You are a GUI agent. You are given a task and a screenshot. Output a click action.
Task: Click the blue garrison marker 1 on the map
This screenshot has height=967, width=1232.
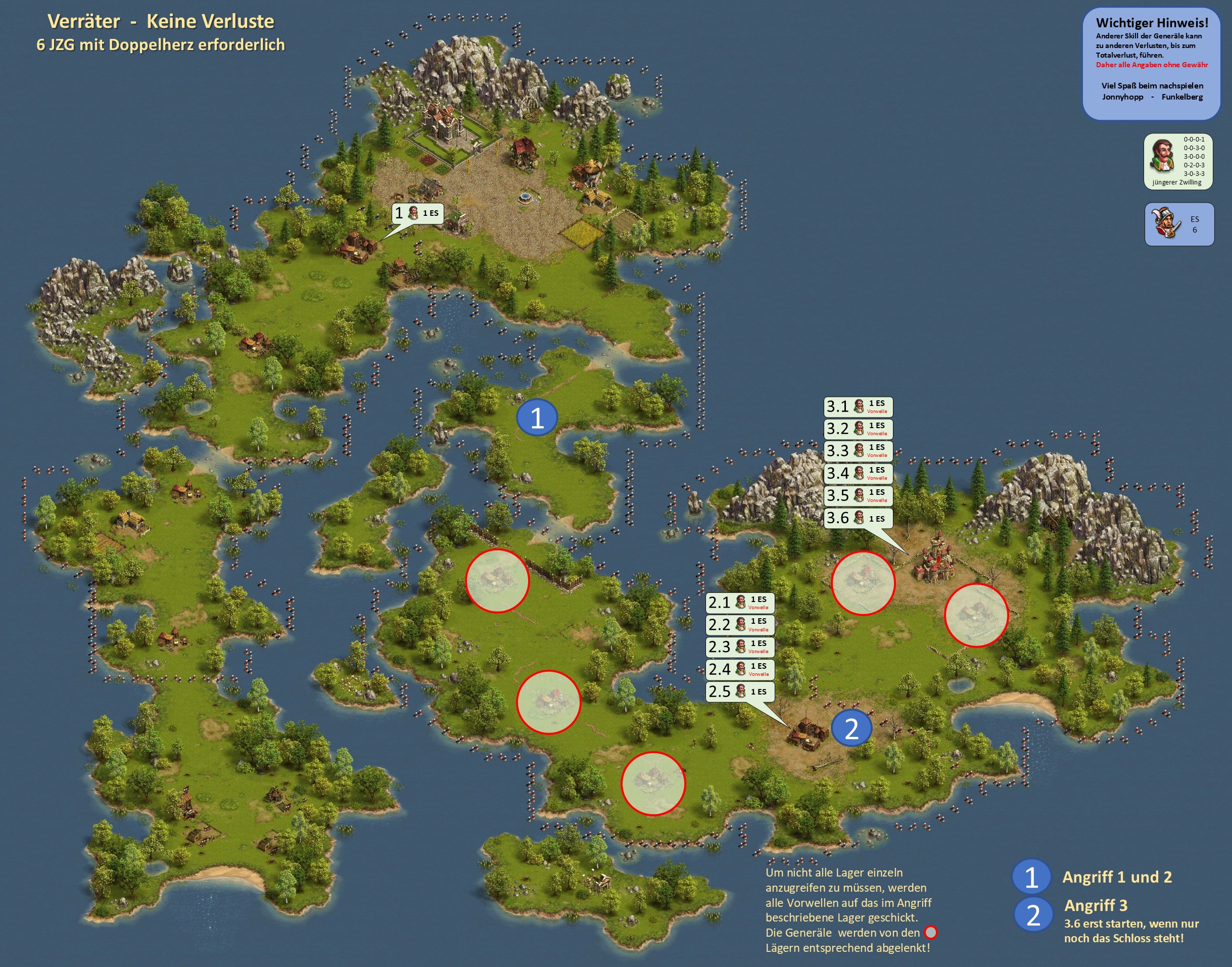pyautogui.click(x=537, y=418)
